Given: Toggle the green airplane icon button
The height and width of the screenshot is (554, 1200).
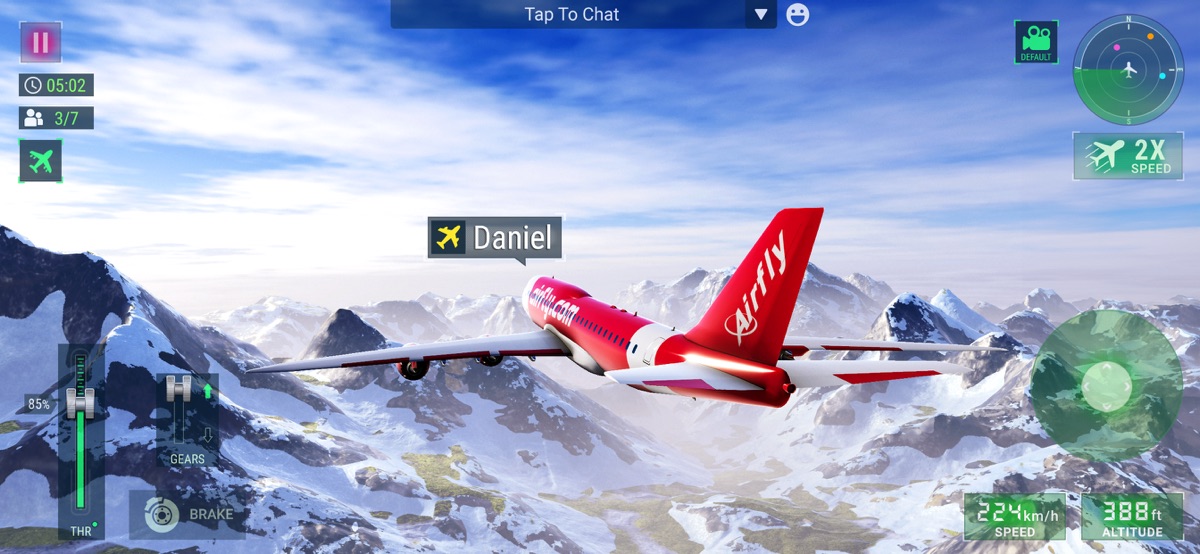Looking at the screenshot, I should (x=40, y=160).
